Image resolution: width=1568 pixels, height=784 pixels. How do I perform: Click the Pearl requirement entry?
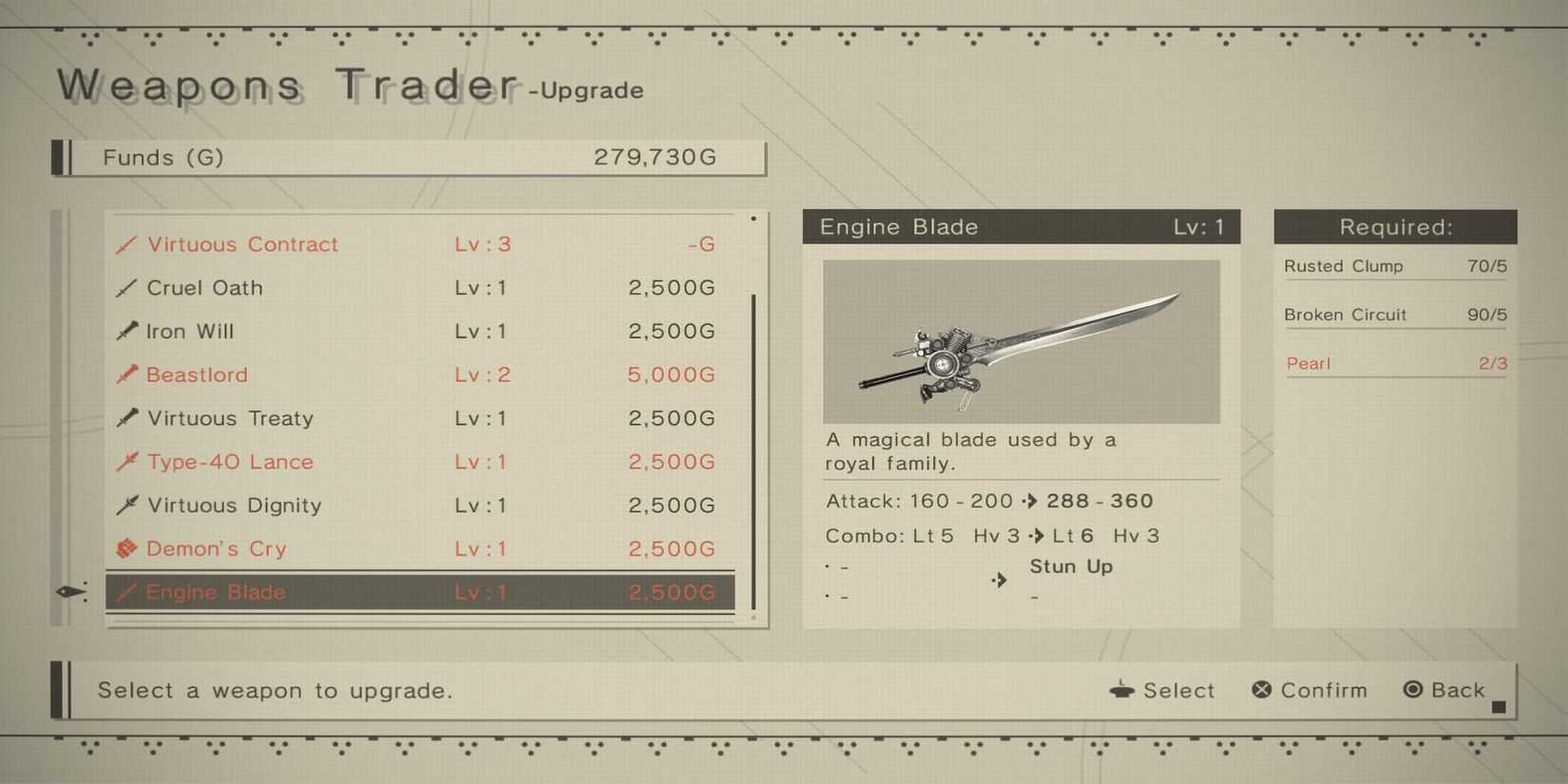click(x=1395, y=363)
